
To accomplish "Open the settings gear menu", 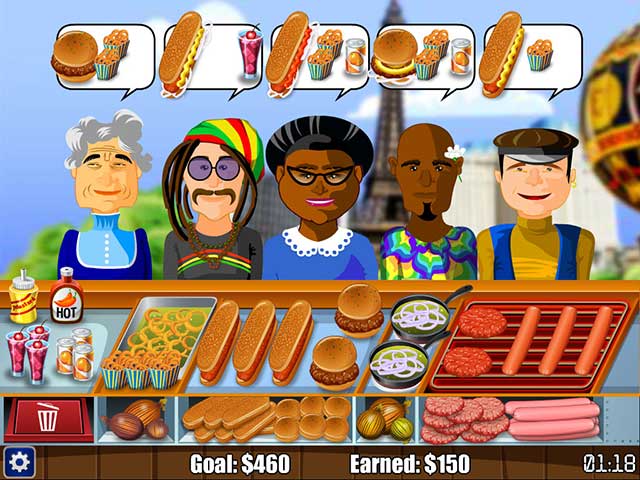I will click(x=18, y=462).
